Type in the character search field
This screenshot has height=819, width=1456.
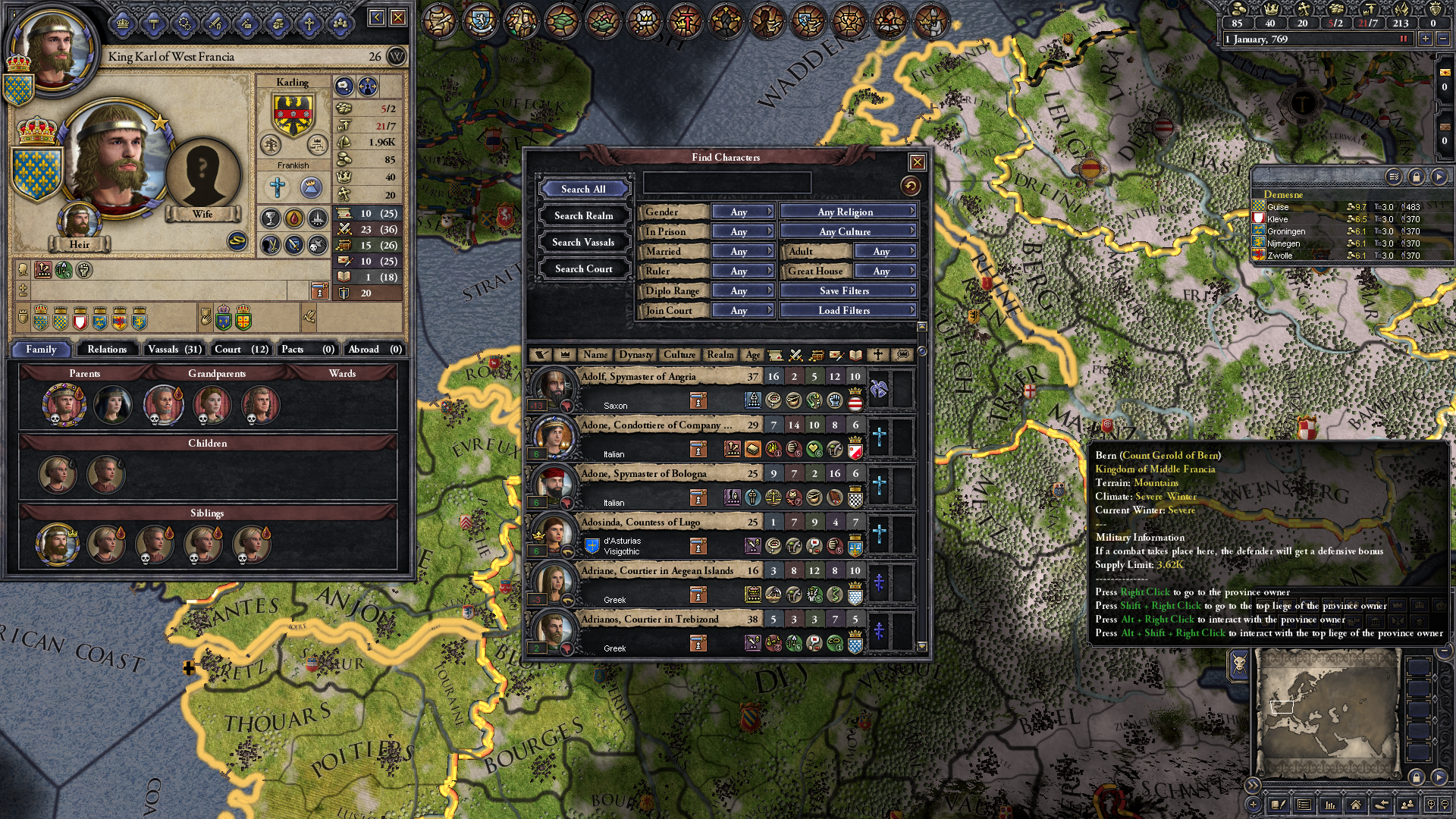tap(726, 183)
